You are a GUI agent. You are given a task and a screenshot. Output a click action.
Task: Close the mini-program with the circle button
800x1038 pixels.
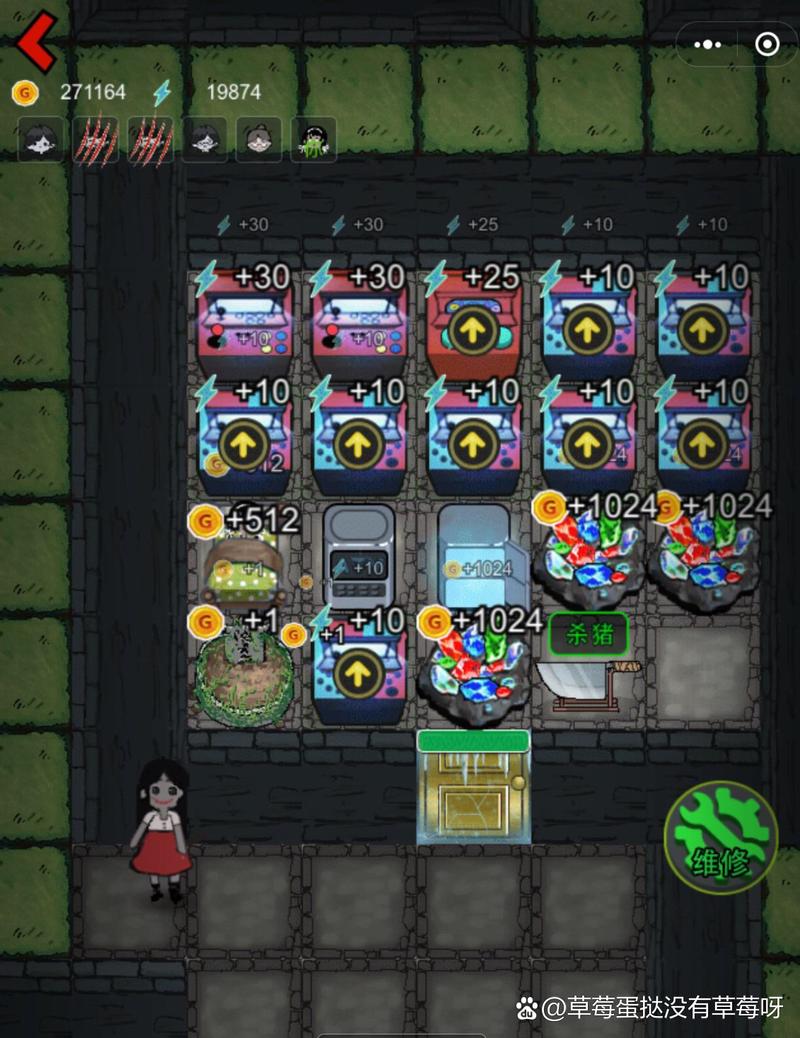pos(767,44)
